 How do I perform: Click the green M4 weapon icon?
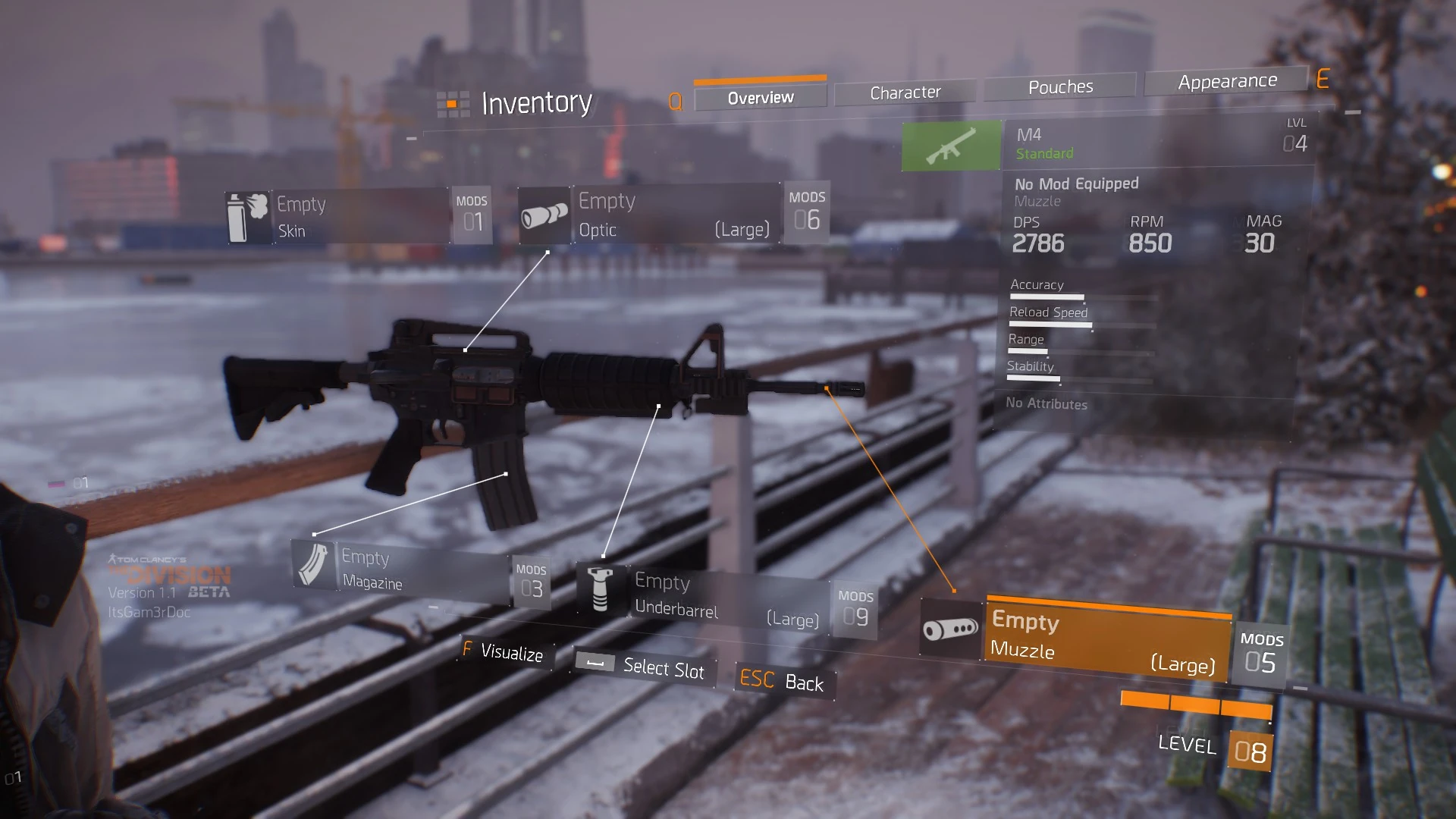point(951,145)
